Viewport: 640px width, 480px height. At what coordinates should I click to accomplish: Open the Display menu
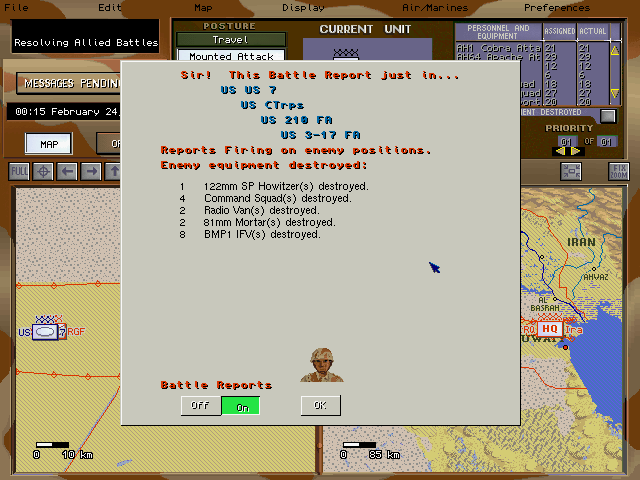tap(303, 7)
